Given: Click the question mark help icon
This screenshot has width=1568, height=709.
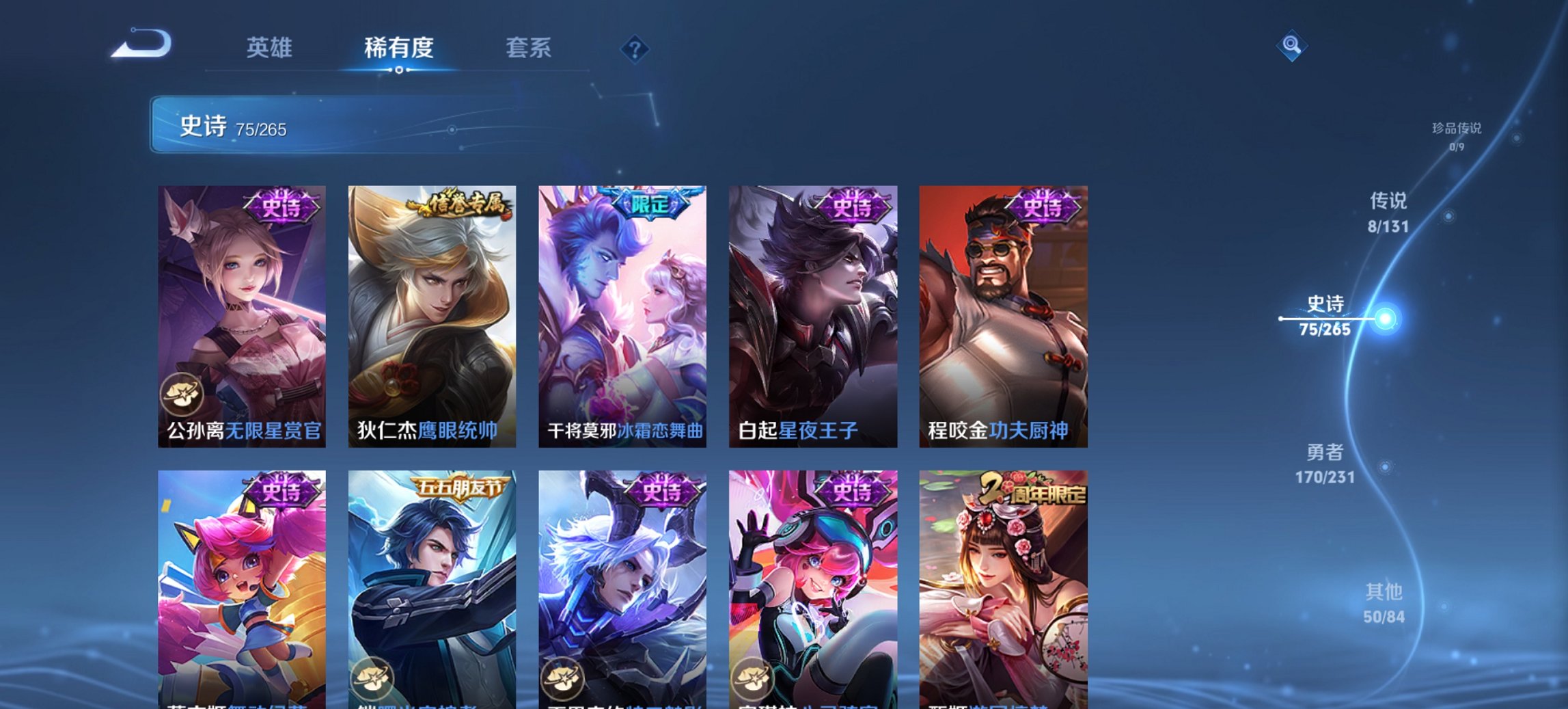Looking at the screenshot, I should pos(635,51).
